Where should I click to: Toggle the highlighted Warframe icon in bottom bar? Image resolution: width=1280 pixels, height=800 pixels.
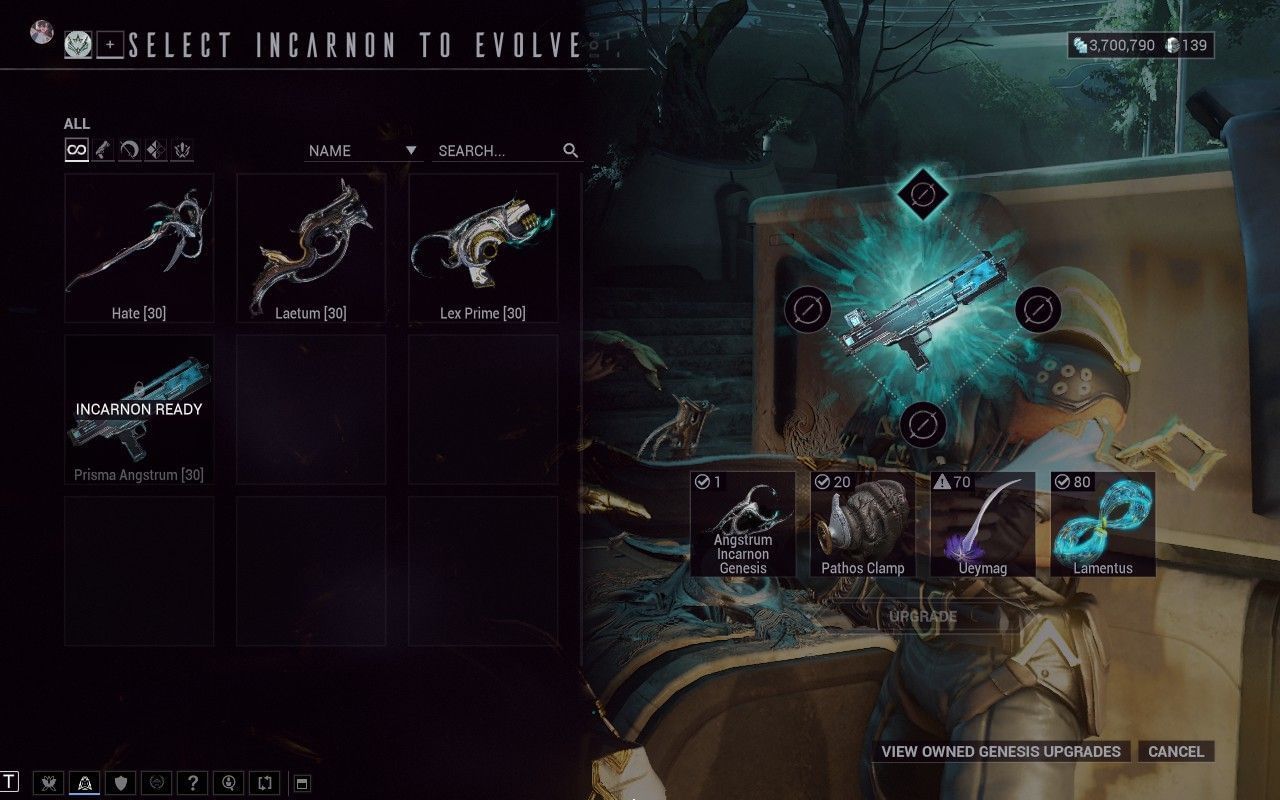84,784
